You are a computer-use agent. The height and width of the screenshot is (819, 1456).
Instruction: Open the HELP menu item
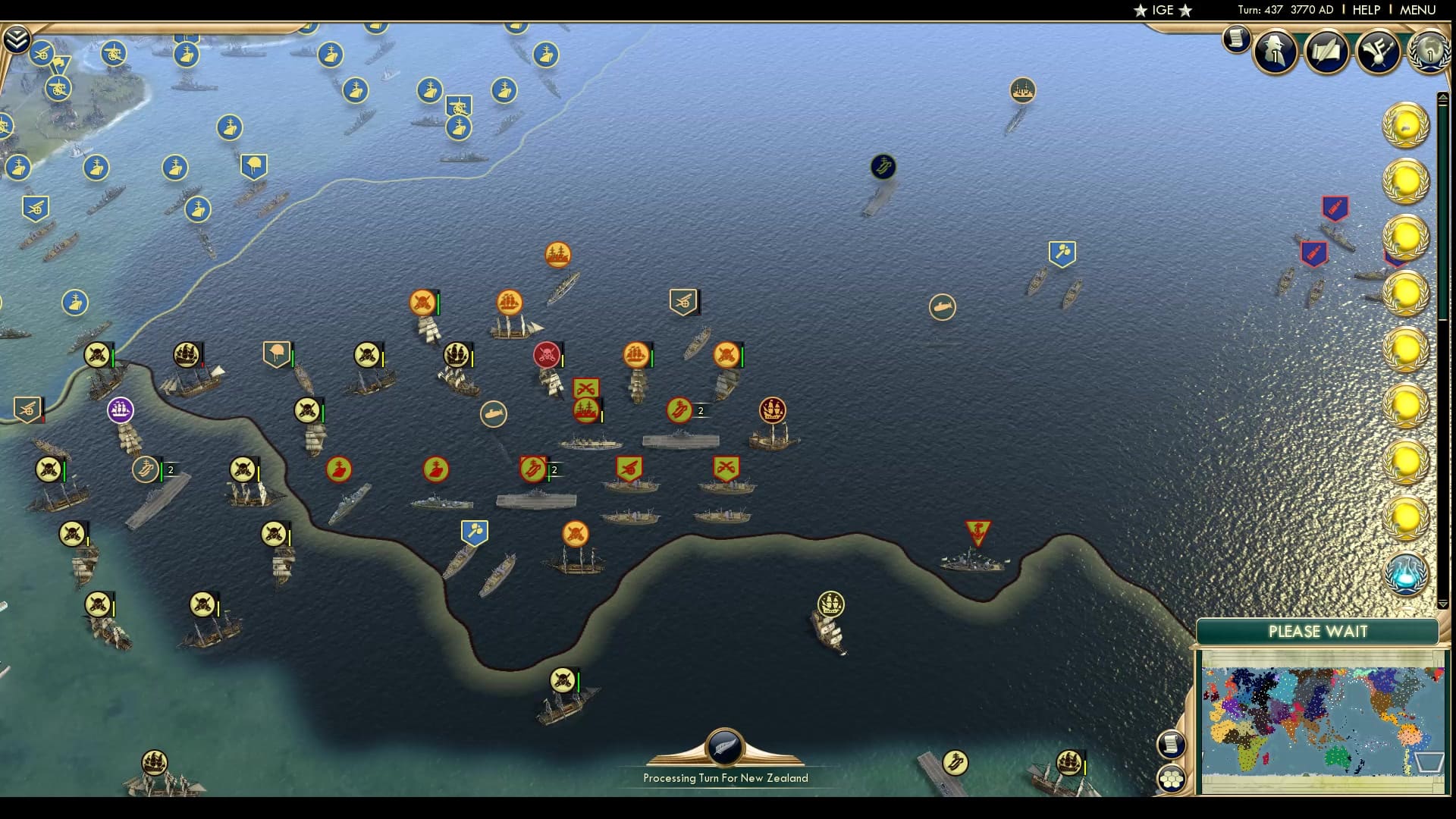(1363, 10)
